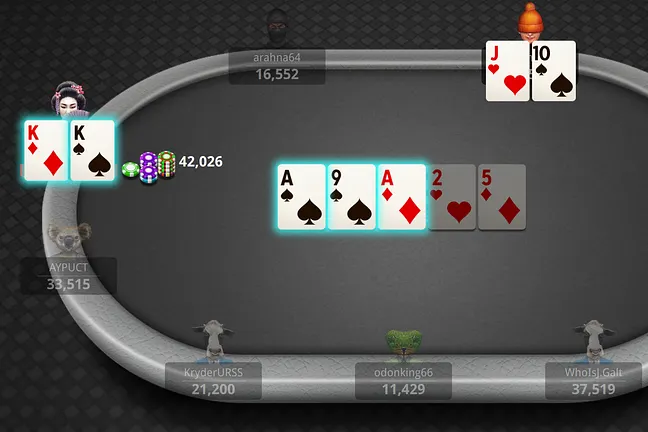648x432 pixels.
Task: Click the King of spades hole card
Action: tap(93, 150)
